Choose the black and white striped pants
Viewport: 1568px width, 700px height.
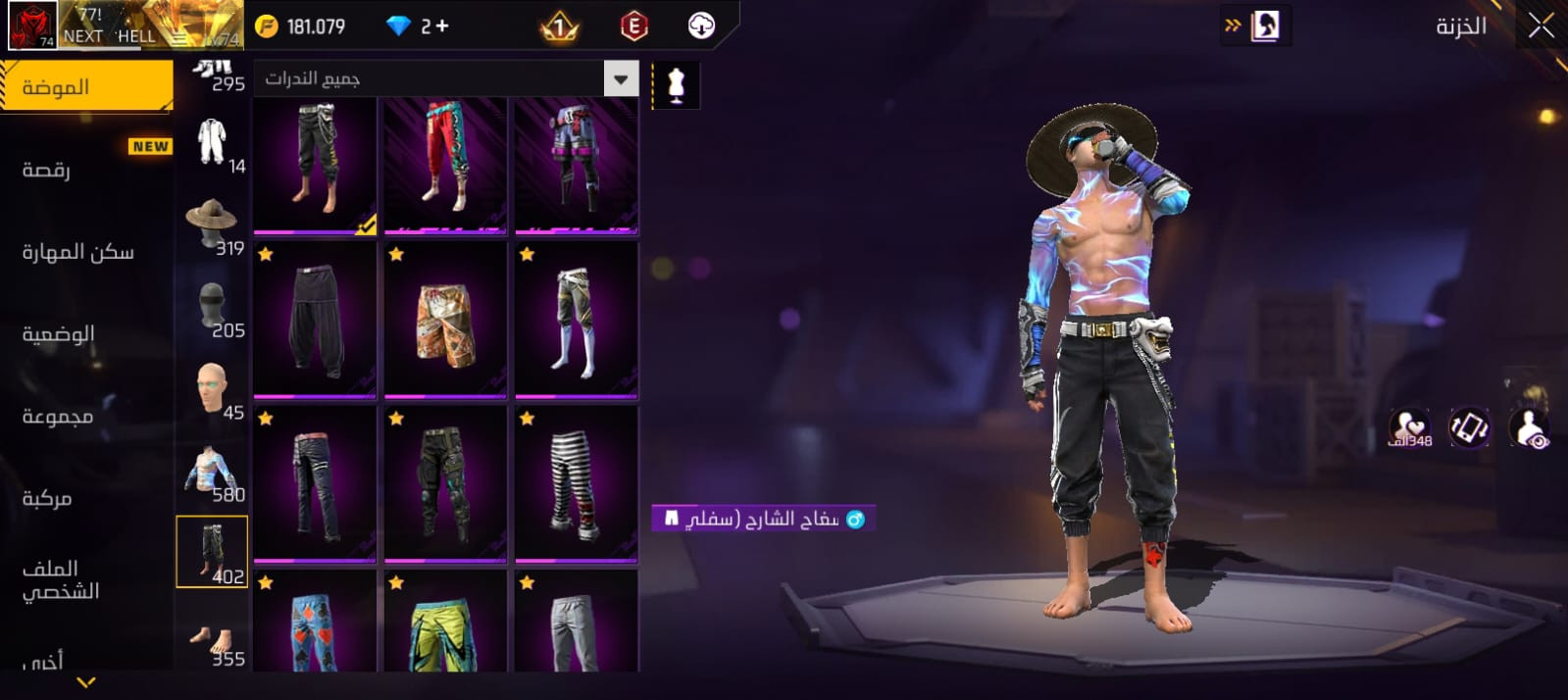(576, 484)
